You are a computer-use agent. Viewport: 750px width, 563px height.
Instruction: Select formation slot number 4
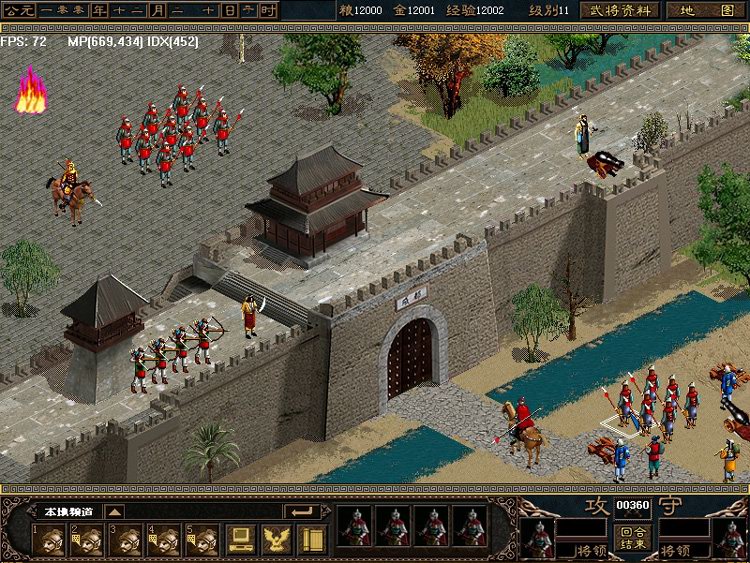pyautogui.click(x=164, y=540)
